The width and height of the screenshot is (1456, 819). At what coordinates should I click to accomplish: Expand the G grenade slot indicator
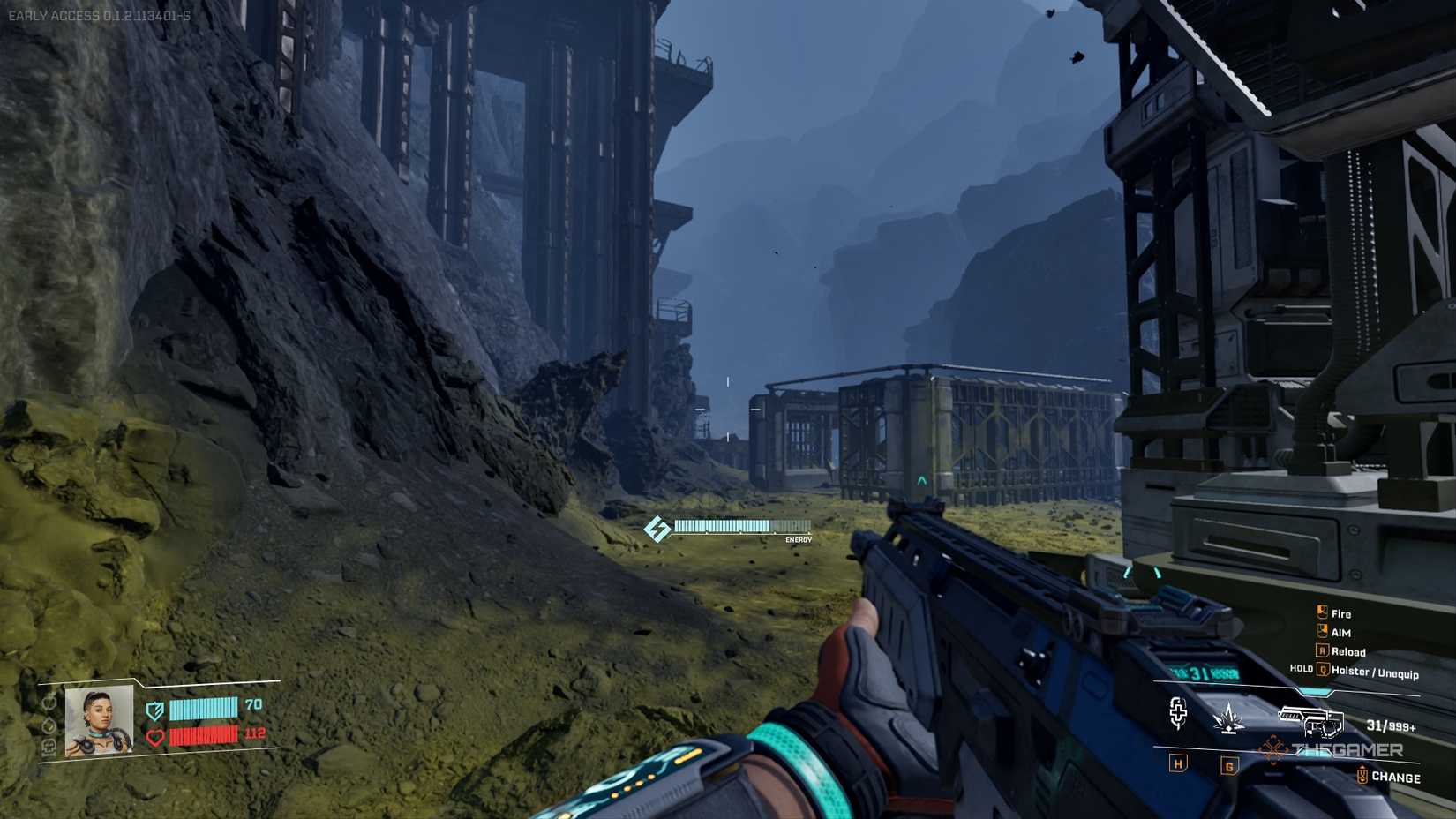1228,765
